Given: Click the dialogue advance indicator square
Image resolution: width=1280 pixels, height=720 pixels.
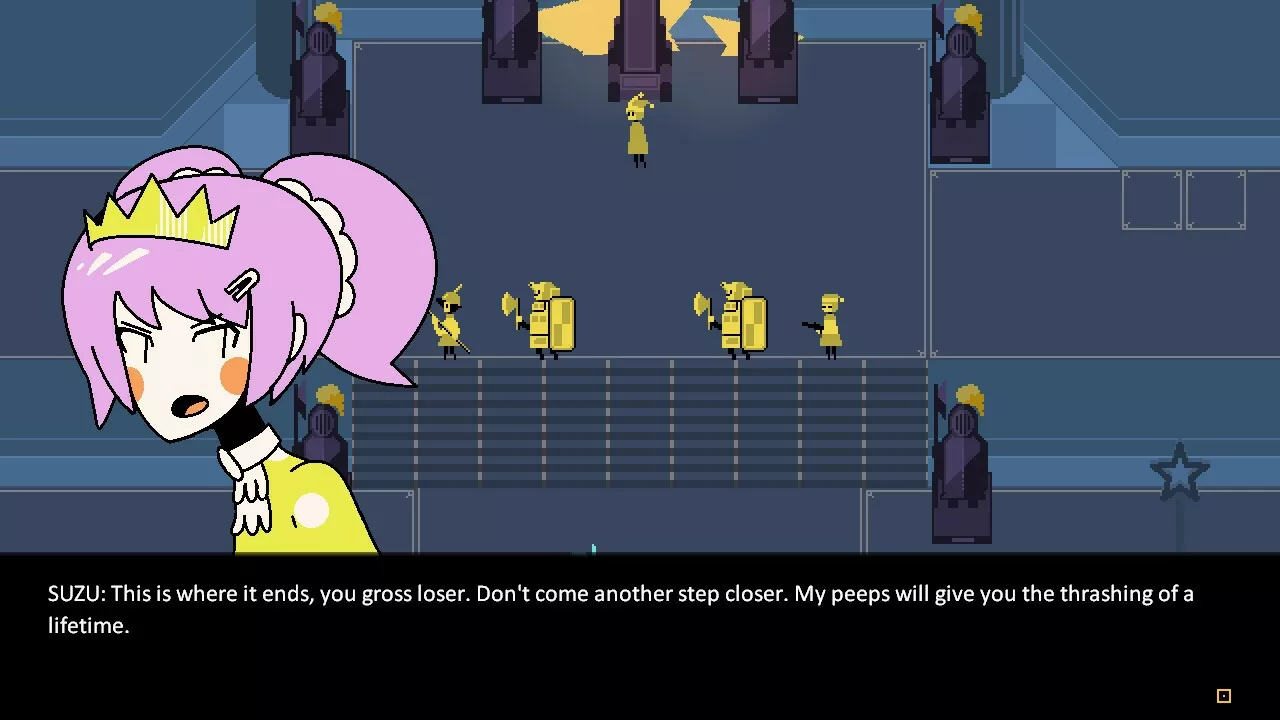Looking at the screenshot, I should point(1223,694).
